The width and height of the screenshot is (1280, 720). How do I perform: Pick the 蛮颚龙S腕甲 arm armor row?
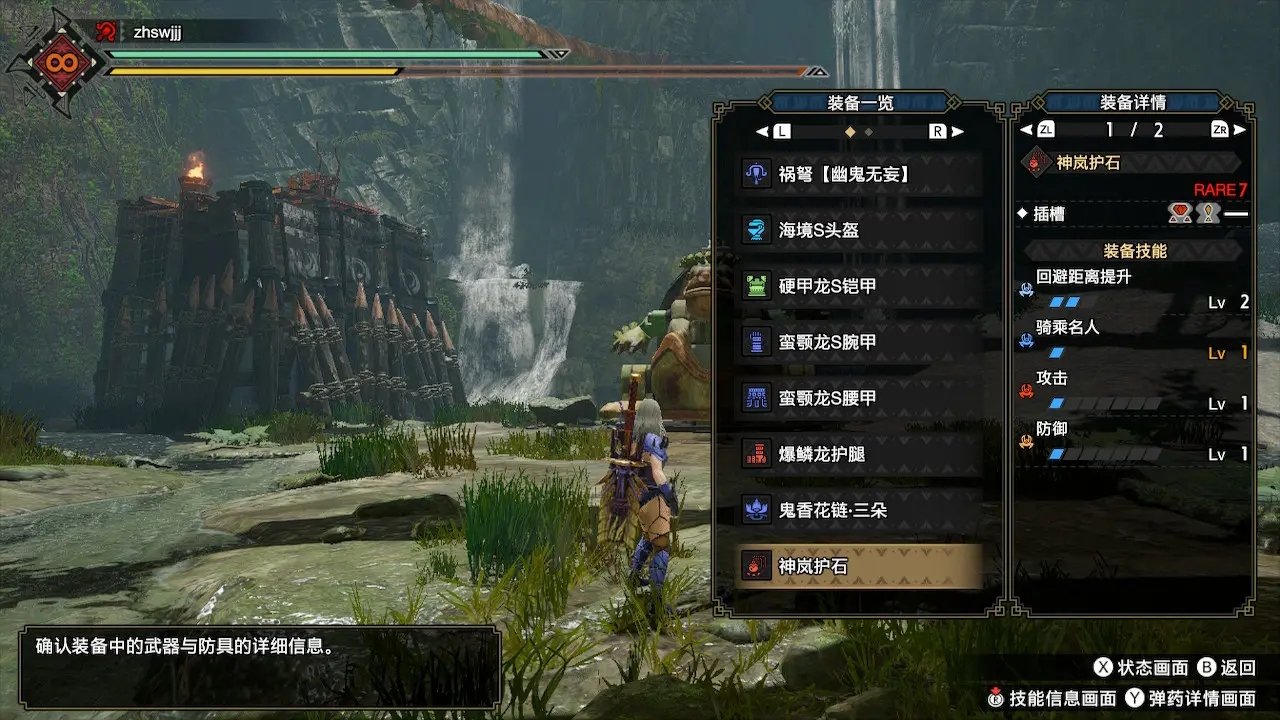click(x=860, y=342)
